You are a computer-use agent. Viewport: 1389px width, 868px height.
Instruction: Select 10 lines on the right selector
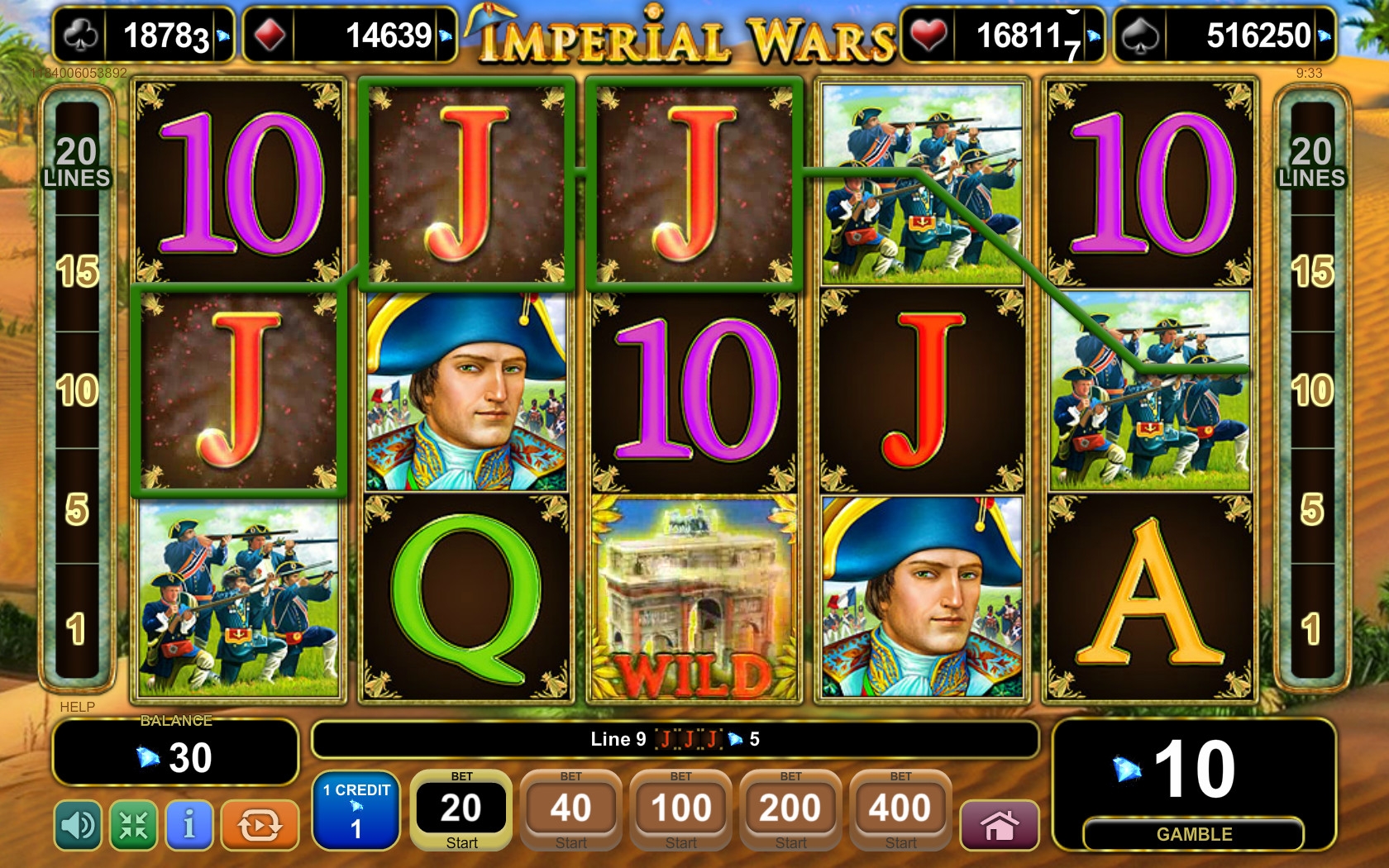[x=1311, y=390]
